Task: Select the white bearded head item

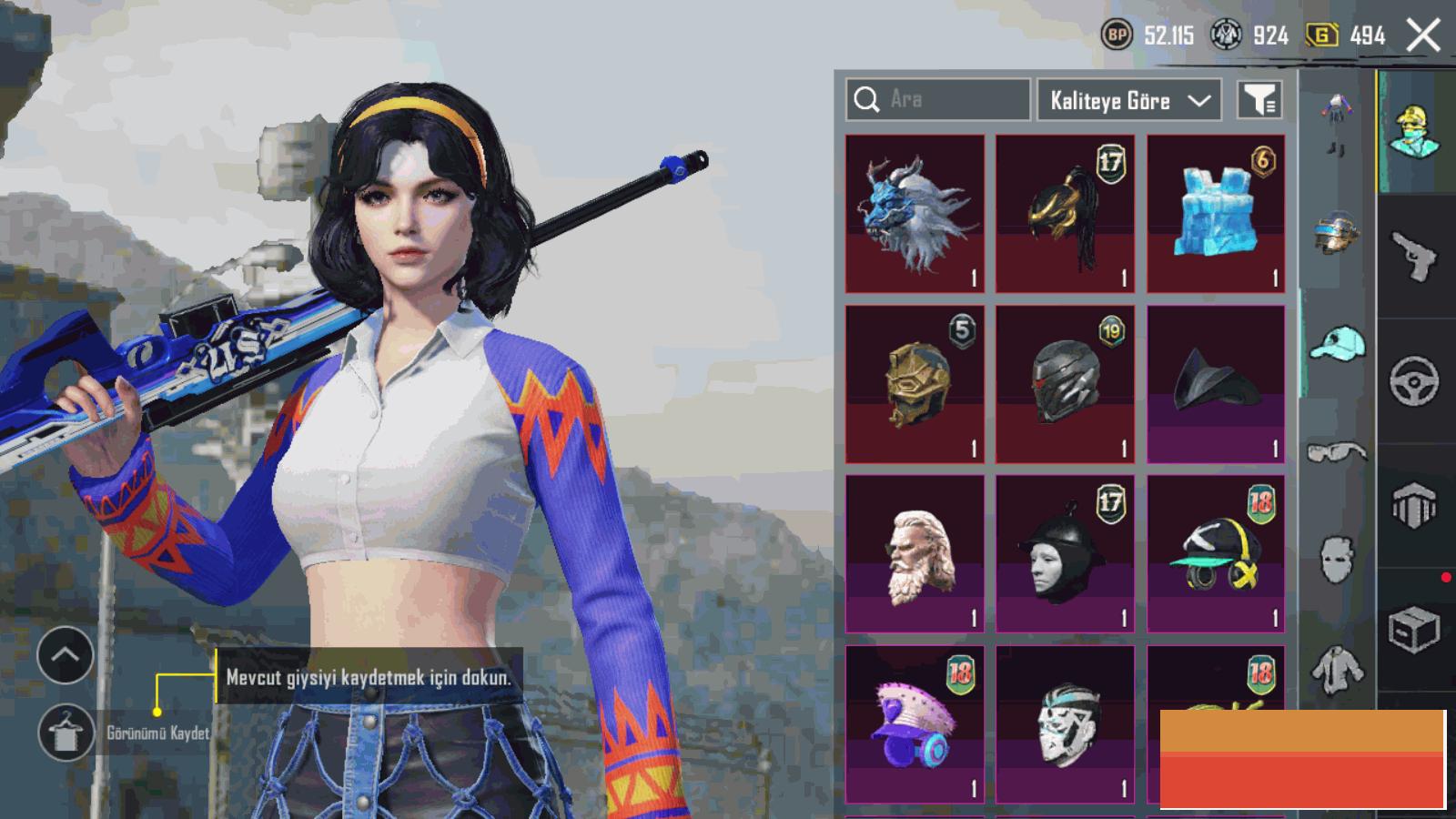Action: click(915, 553)
